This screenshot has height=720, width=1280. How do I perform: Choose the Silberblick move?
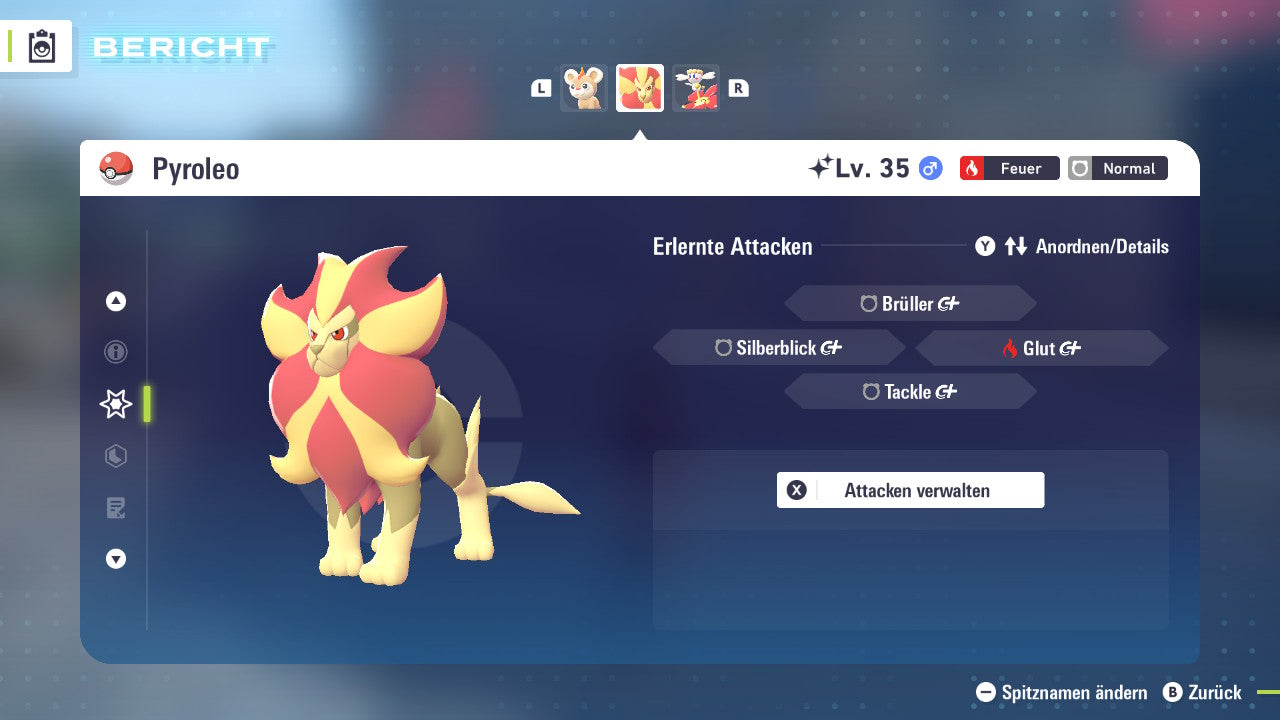779,347
